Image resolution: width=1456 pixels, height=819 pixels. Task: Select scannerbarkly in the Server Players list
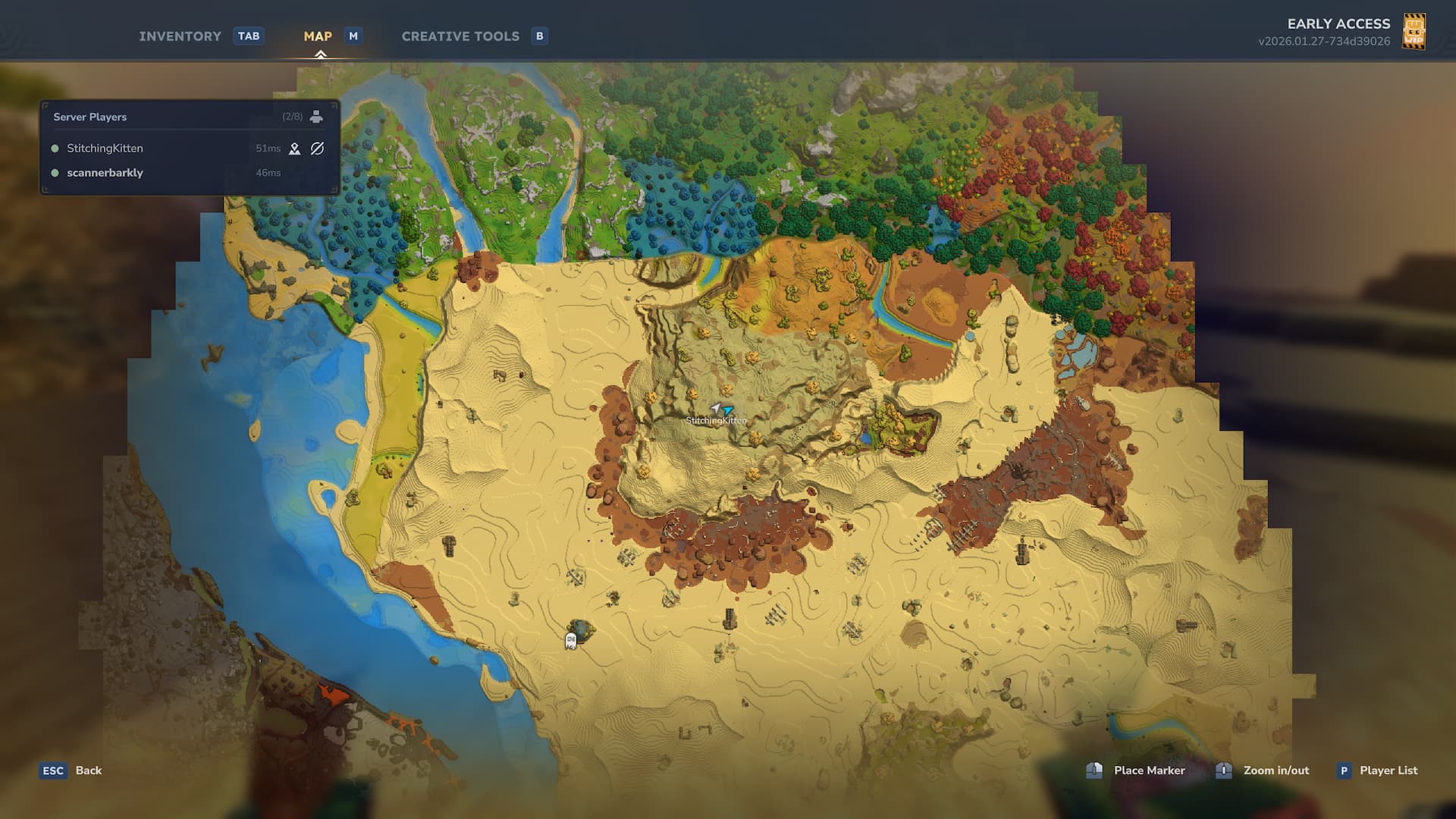105,173
